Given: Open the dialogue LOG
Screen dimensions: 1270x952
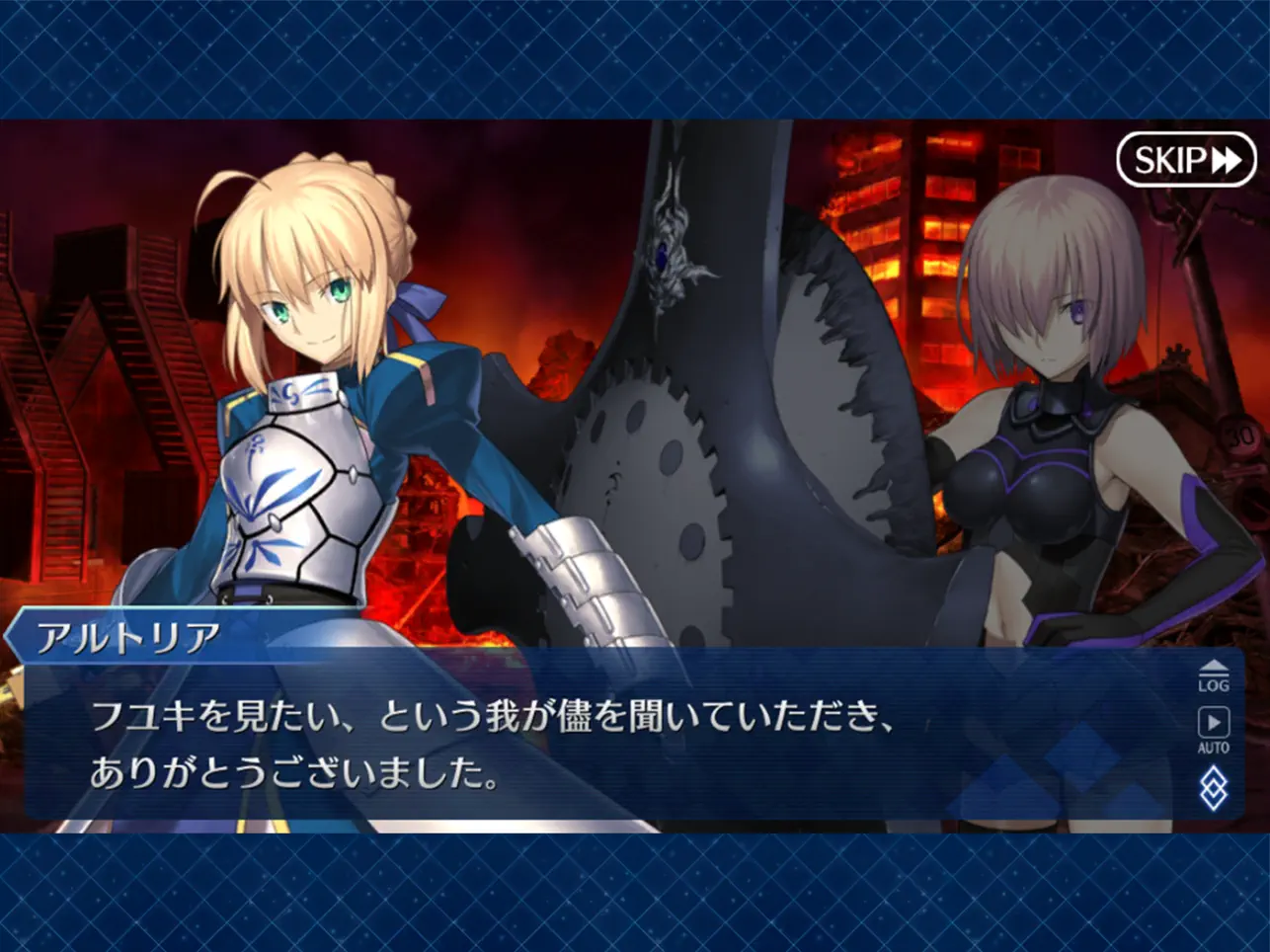Looking at the screenshot, I should click(1213, 677).
